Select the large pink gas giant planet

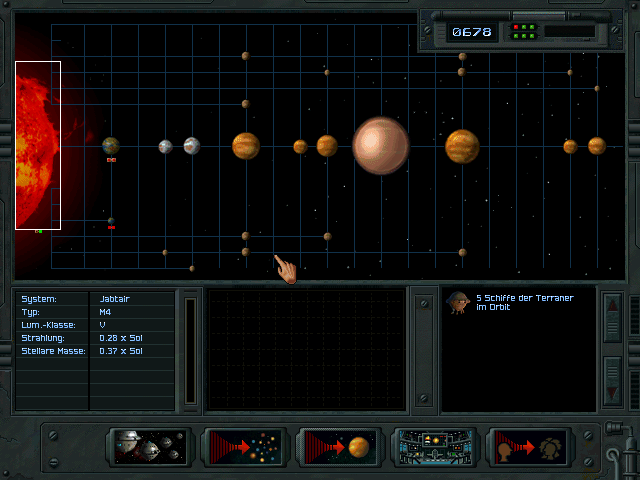(380, 146)
